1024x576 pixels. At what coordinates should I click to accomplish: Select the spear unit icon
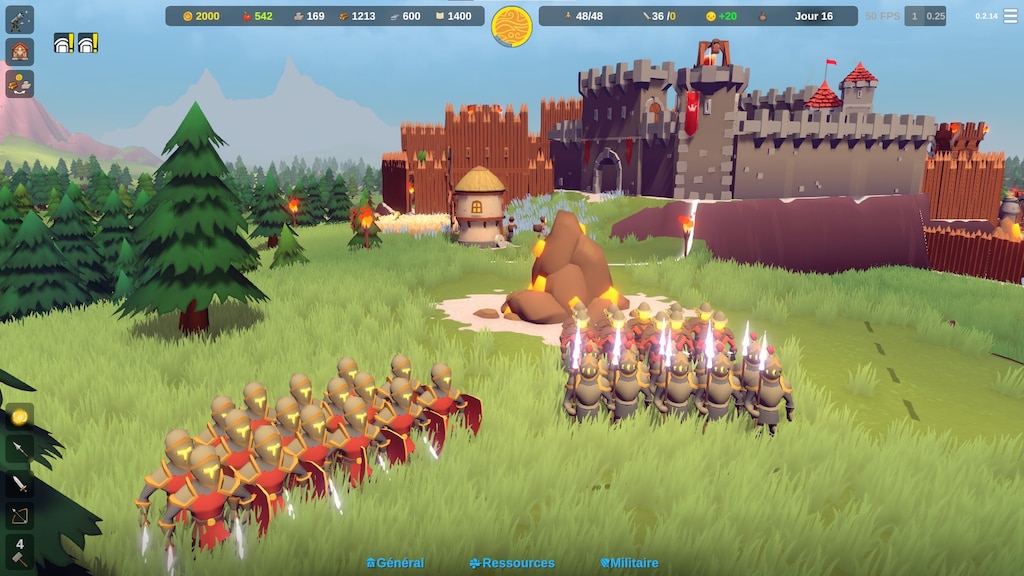tap(20, 449)
